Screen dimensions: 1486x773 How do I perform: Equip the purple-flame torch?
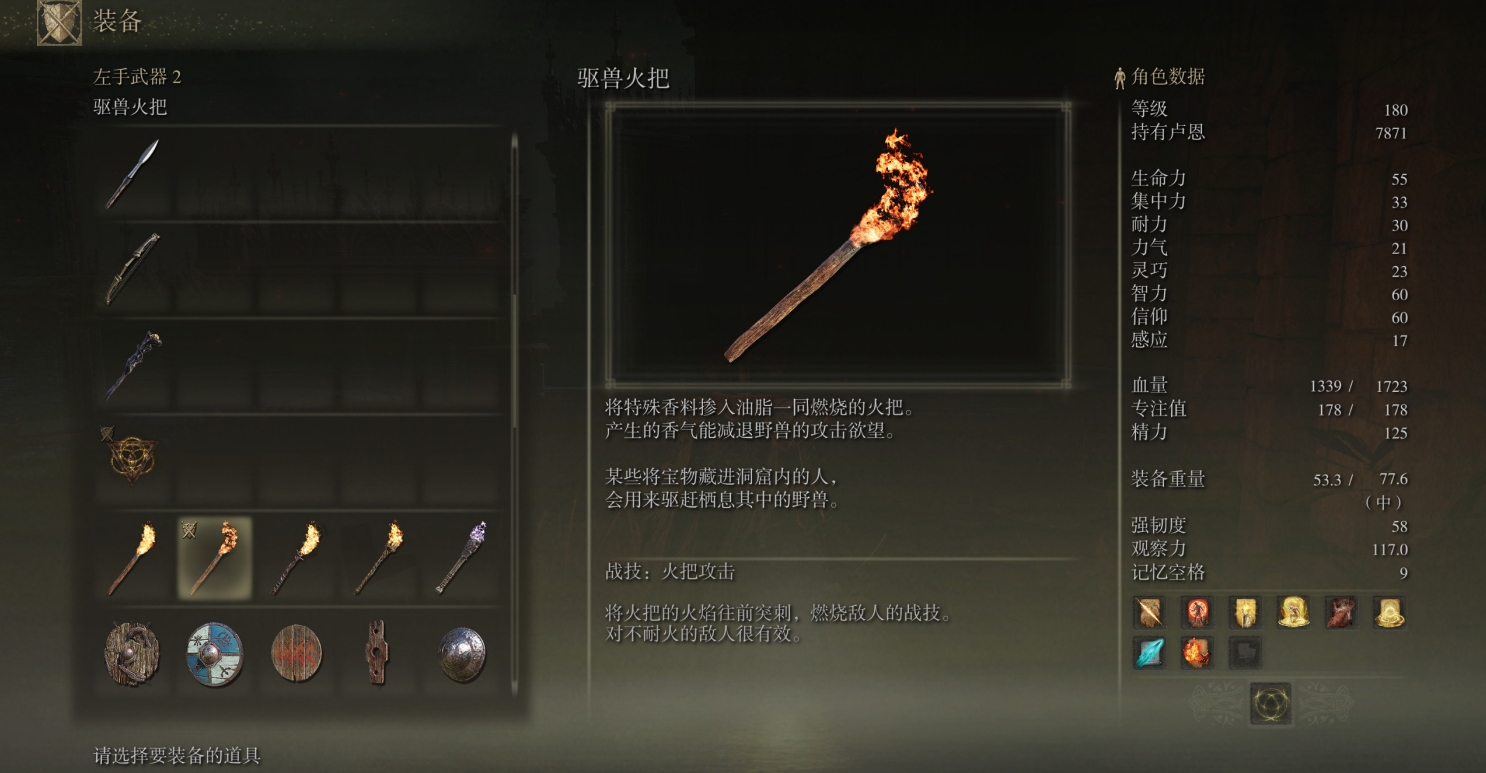(461, 557)
